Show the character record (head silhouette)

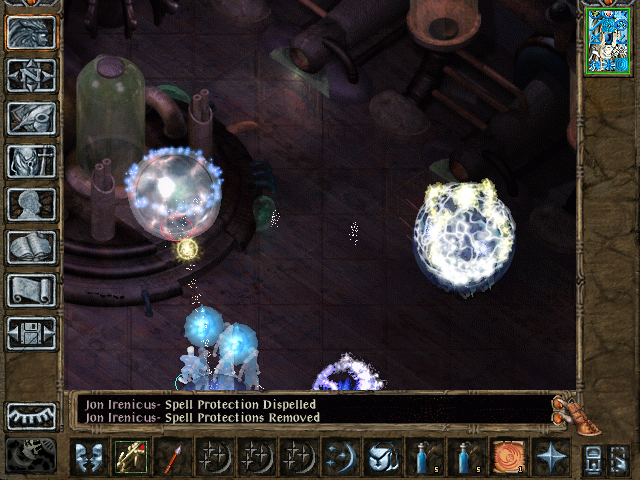(x=31, y=204)
